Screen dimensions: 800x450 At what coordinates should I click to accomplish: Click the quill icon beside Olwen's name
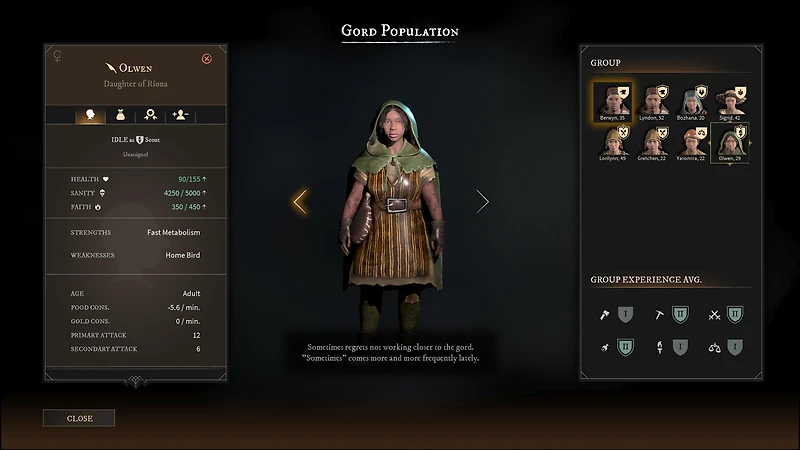(109, 67)
